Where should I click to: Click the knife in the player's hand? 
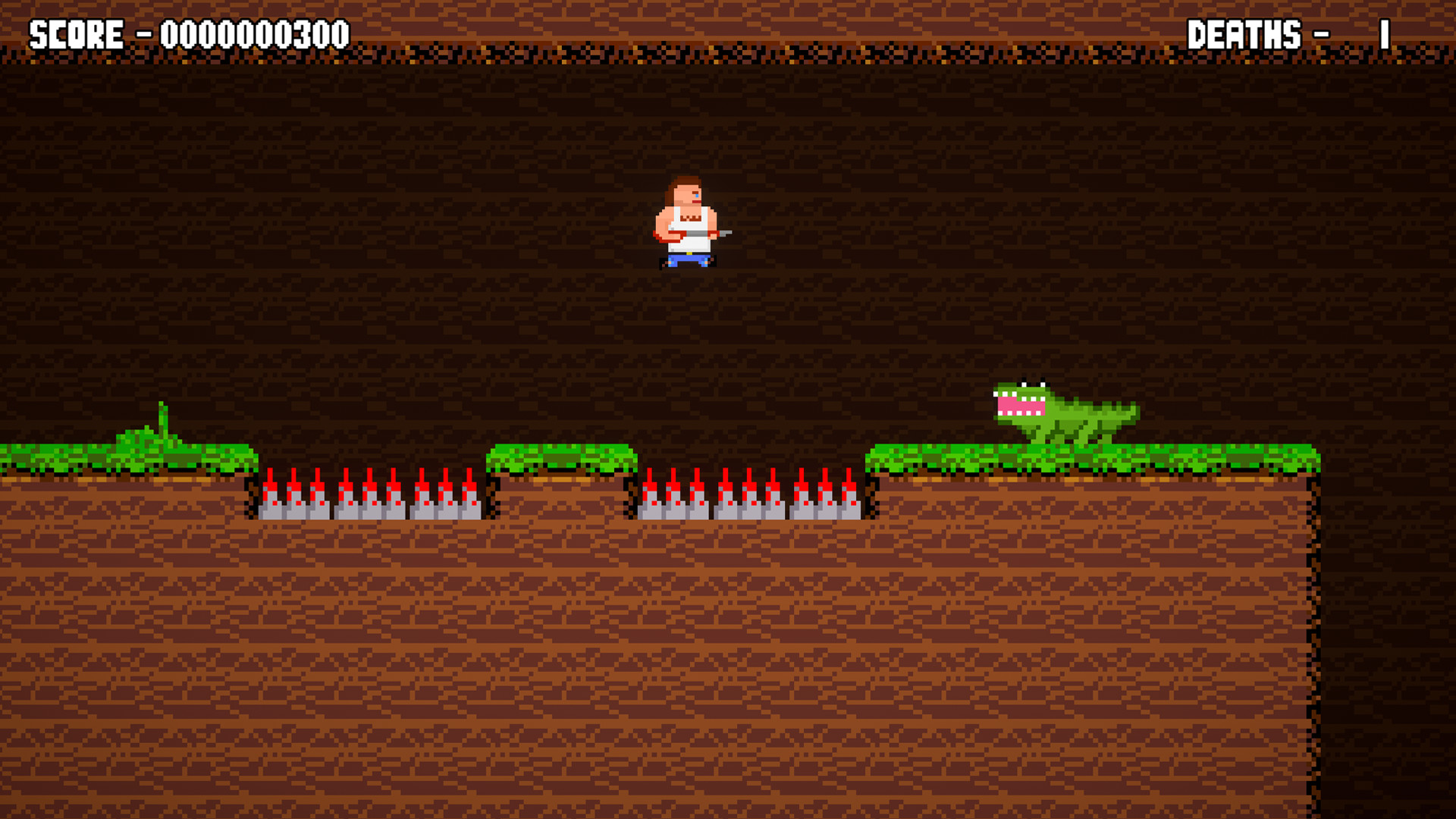724,234
